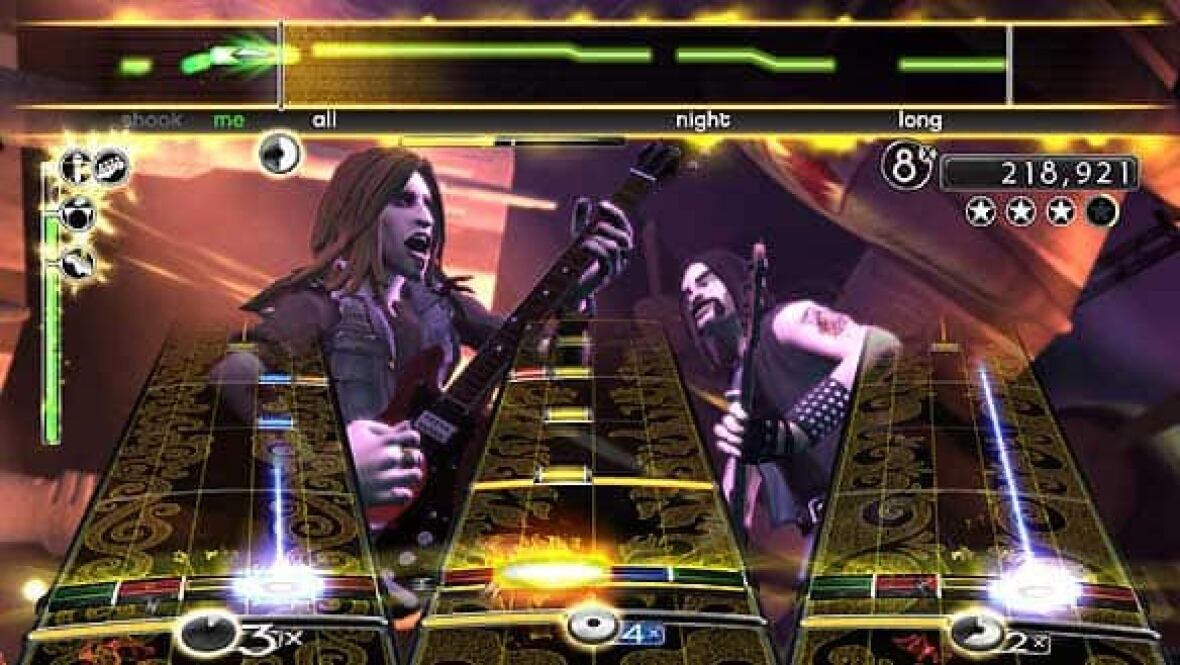Select the drum icon on the crowd meter
The width and height of the screenshot is (1180, 665).
click(x=77, y=213)
